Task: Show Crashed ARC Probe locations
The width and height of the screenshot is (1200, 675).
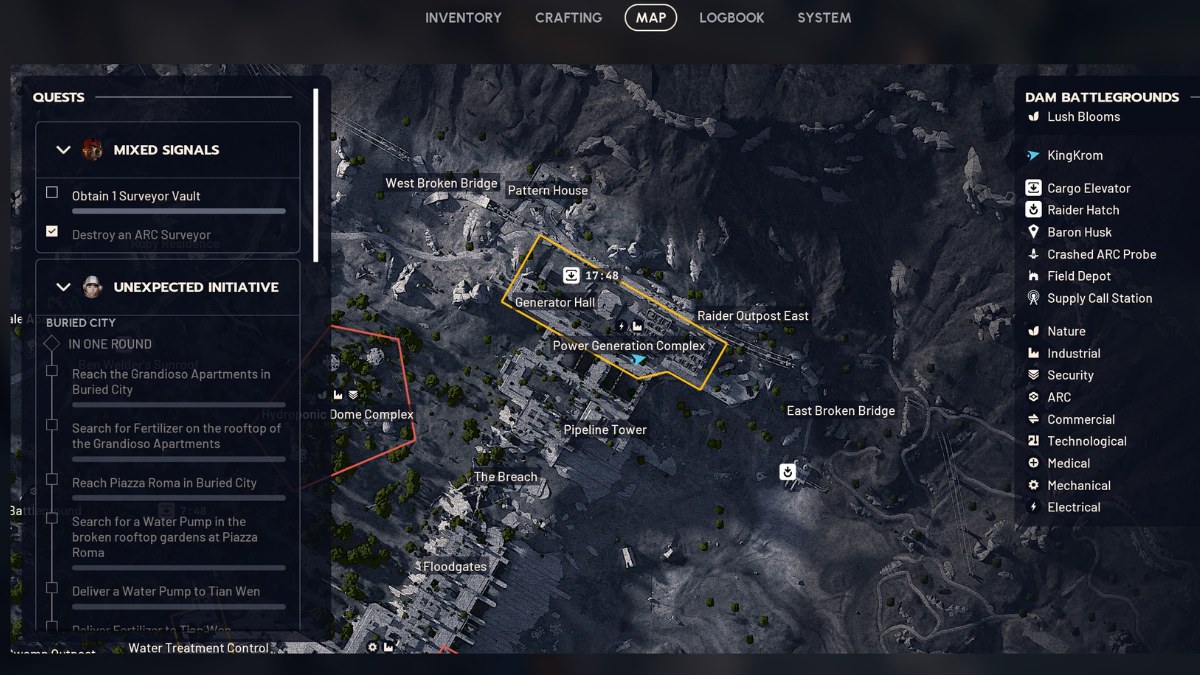Action: pos(1101,254)
